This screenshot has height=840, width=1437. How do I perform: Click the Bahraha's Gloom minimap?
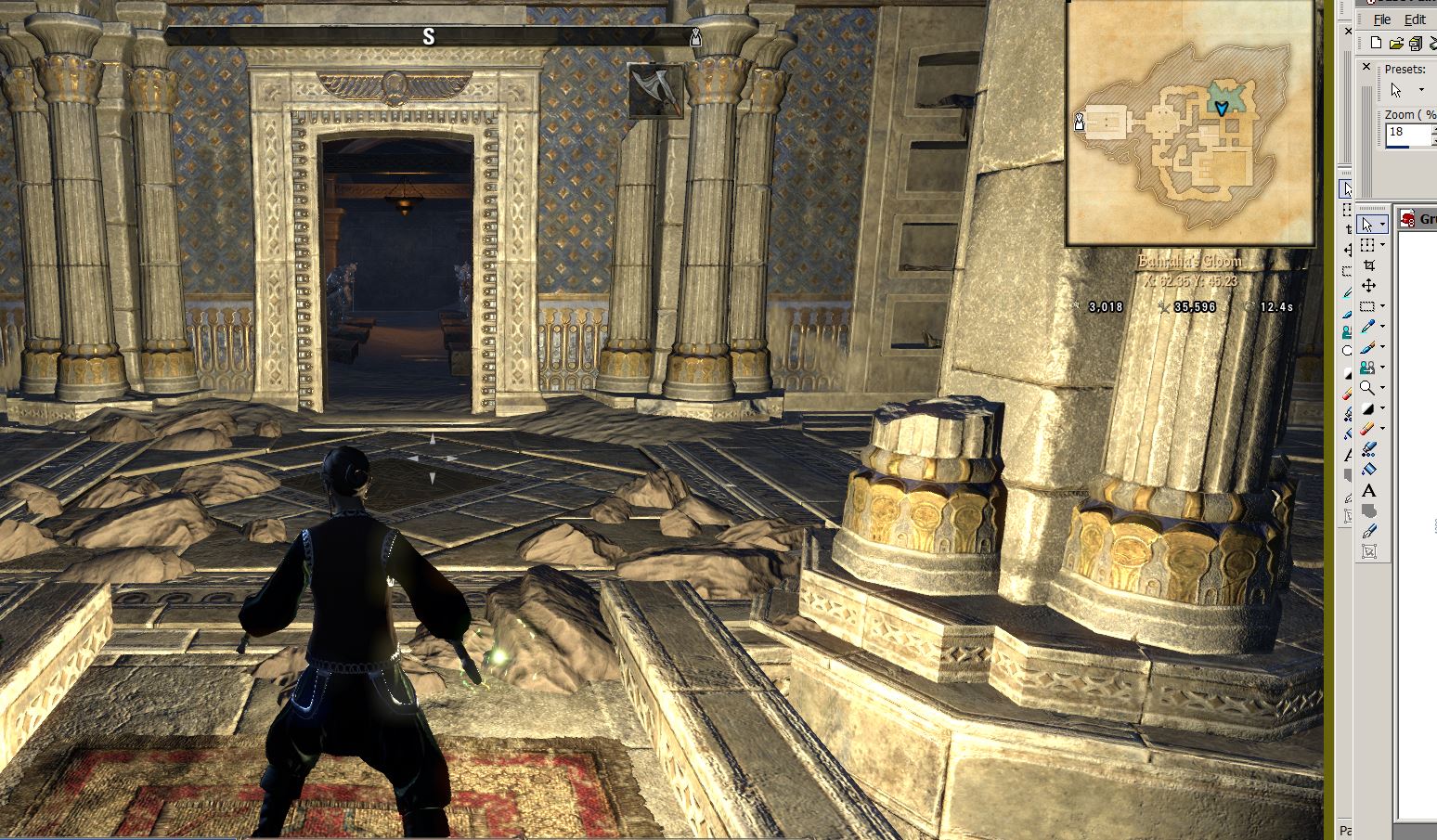(x=1190, y=123)
